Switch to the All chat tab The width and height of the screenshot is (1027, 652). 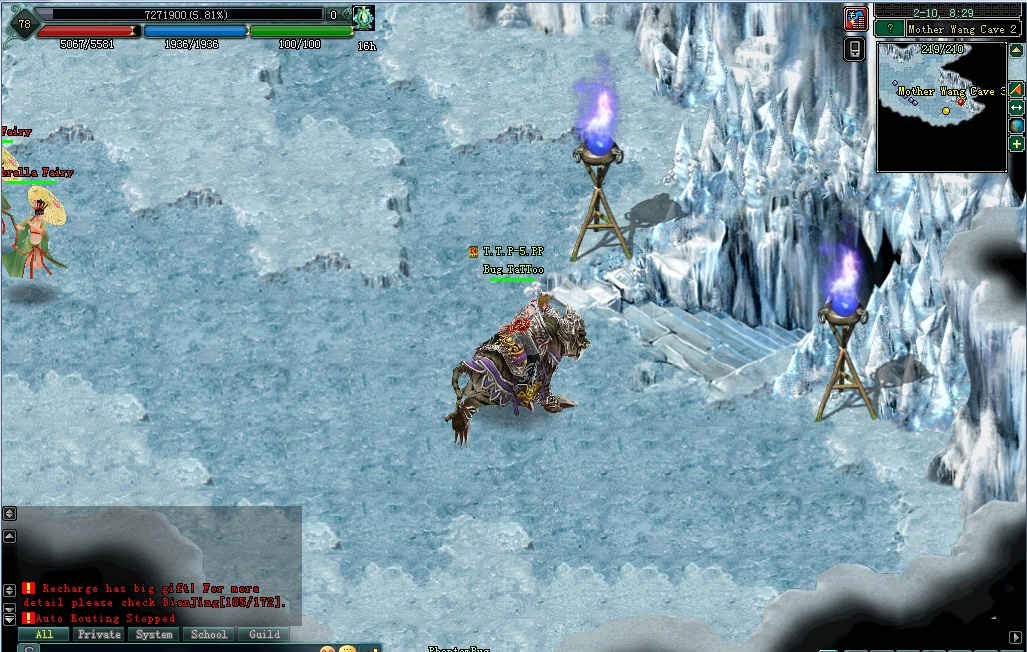coord(43,634)
